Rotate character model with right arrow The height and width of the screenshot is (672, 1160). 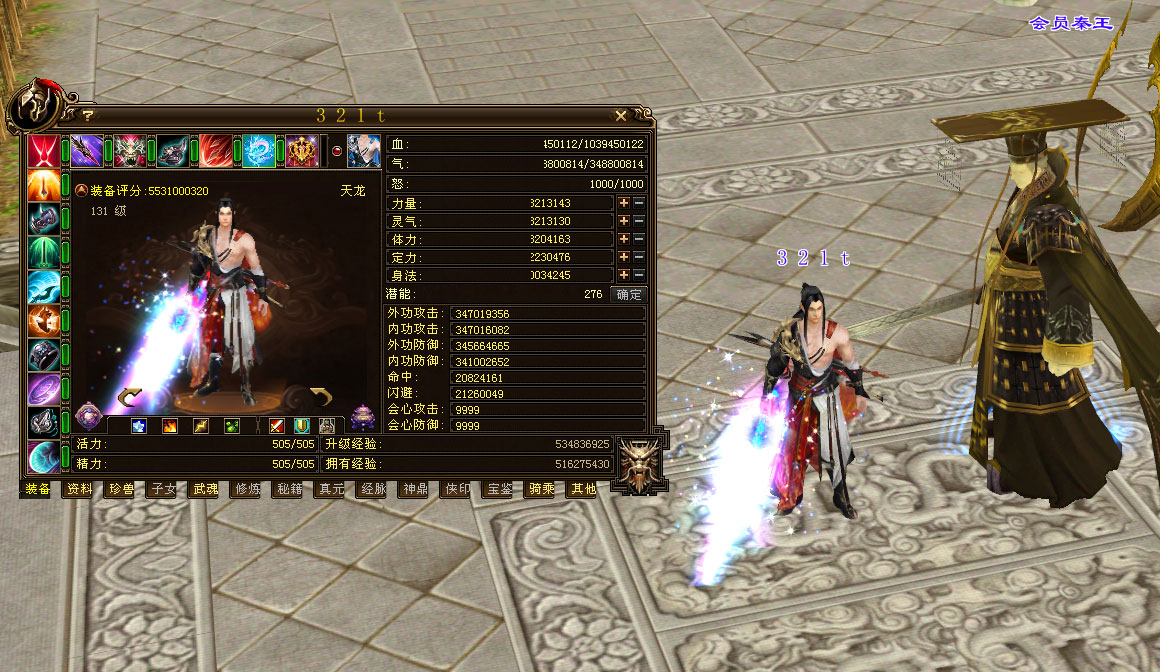click(320, 396)
